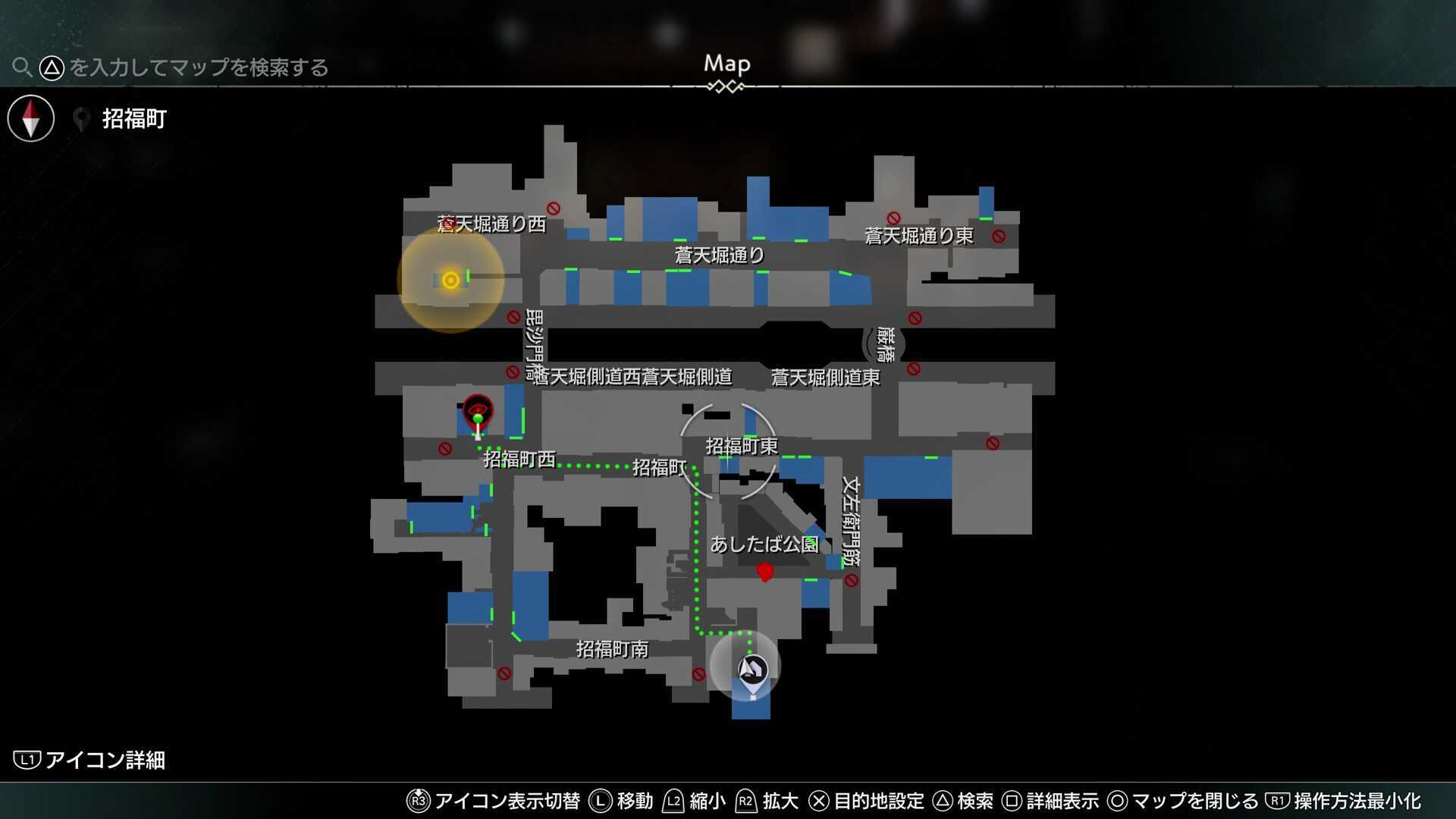The width and height of the screenshot is (1456, 819).
Task: Click the magnifying glass search icon
Action: pyautogui.click(x=22, y=67)
